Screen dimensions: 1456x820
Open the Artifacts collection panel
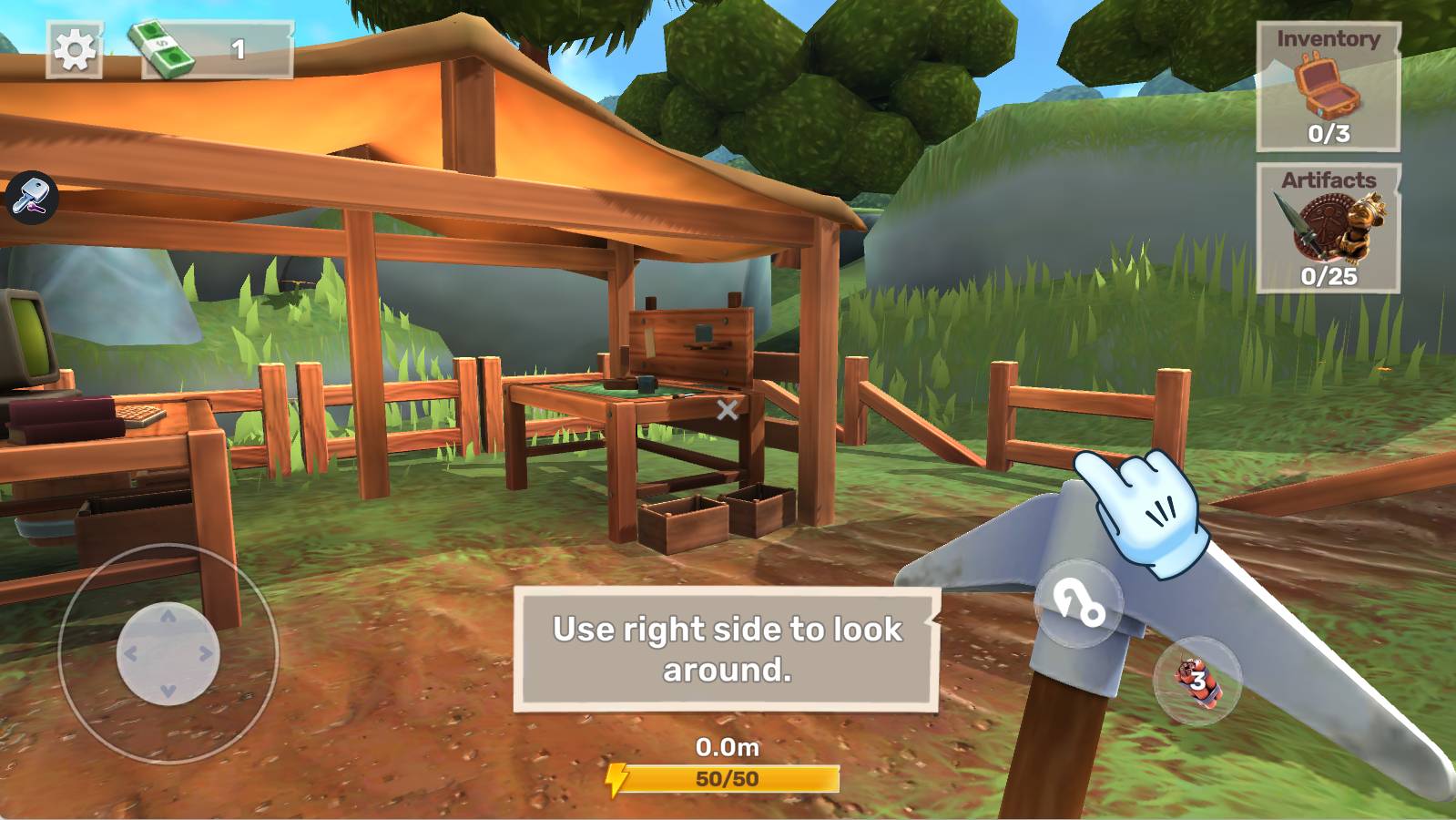coord(1328,228)
